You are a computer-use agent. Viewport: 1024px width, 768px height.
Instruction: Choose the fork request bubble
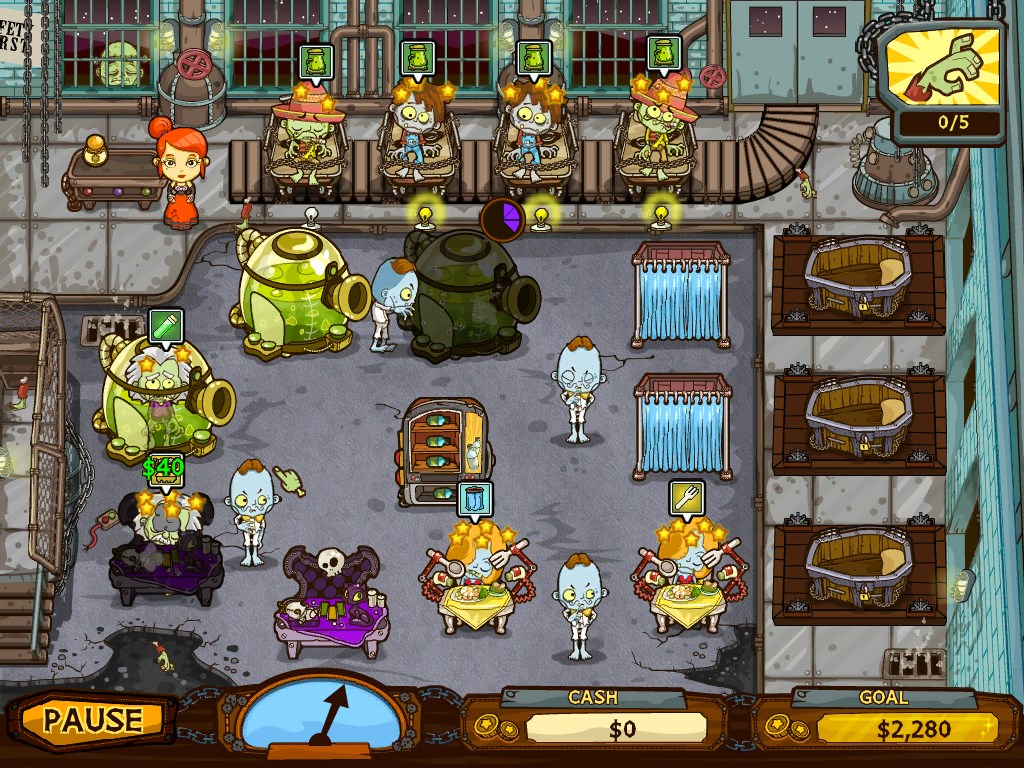click(687, 498)
